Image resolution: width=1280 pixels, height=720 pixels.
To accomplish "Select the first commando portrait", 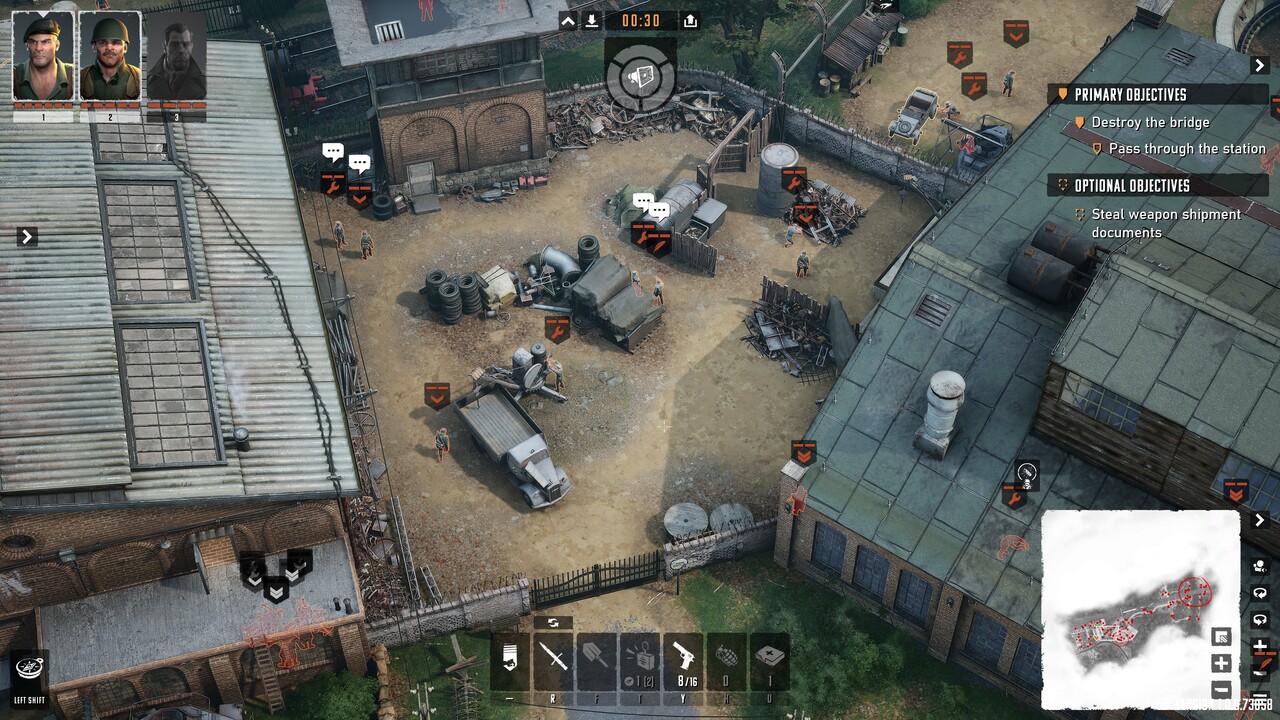I will [43, 57].
